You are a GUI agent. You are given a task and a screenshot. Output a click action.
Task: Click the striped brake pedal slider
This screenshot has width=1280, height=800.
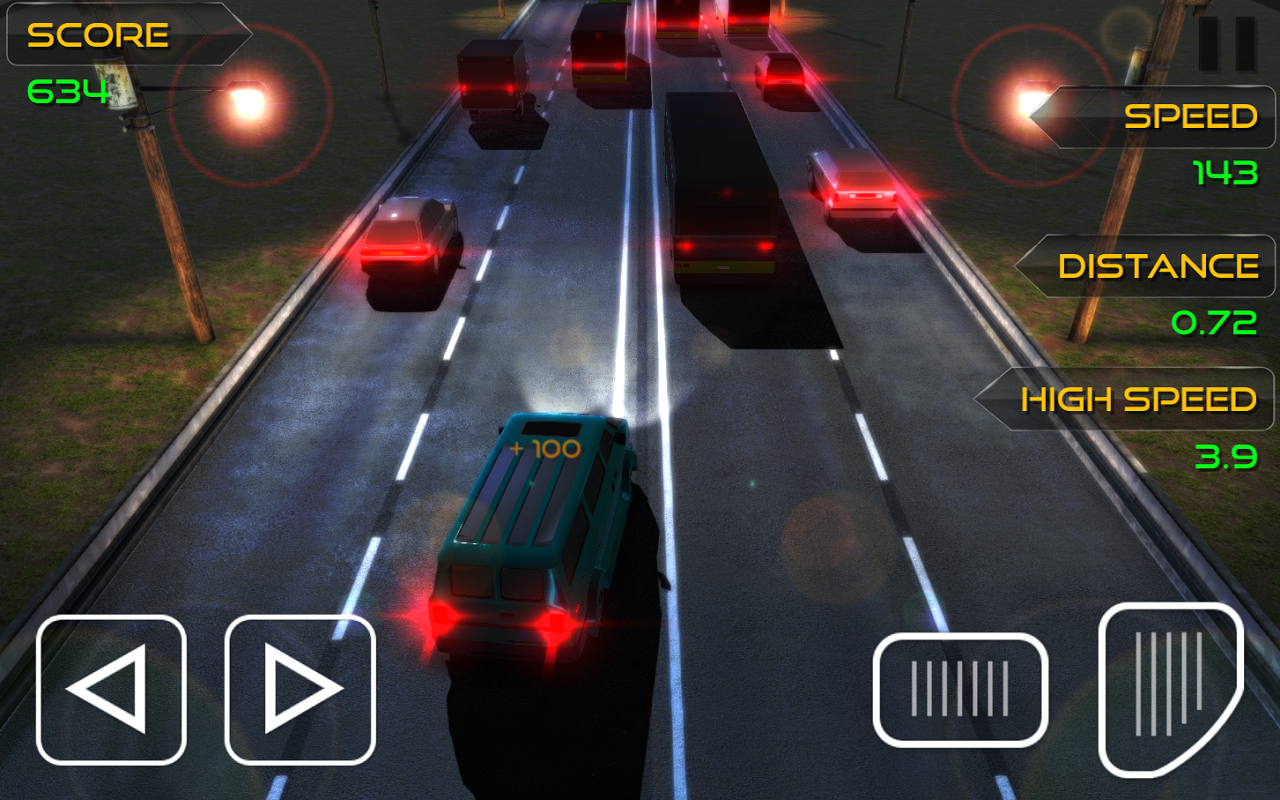(959, 689)
